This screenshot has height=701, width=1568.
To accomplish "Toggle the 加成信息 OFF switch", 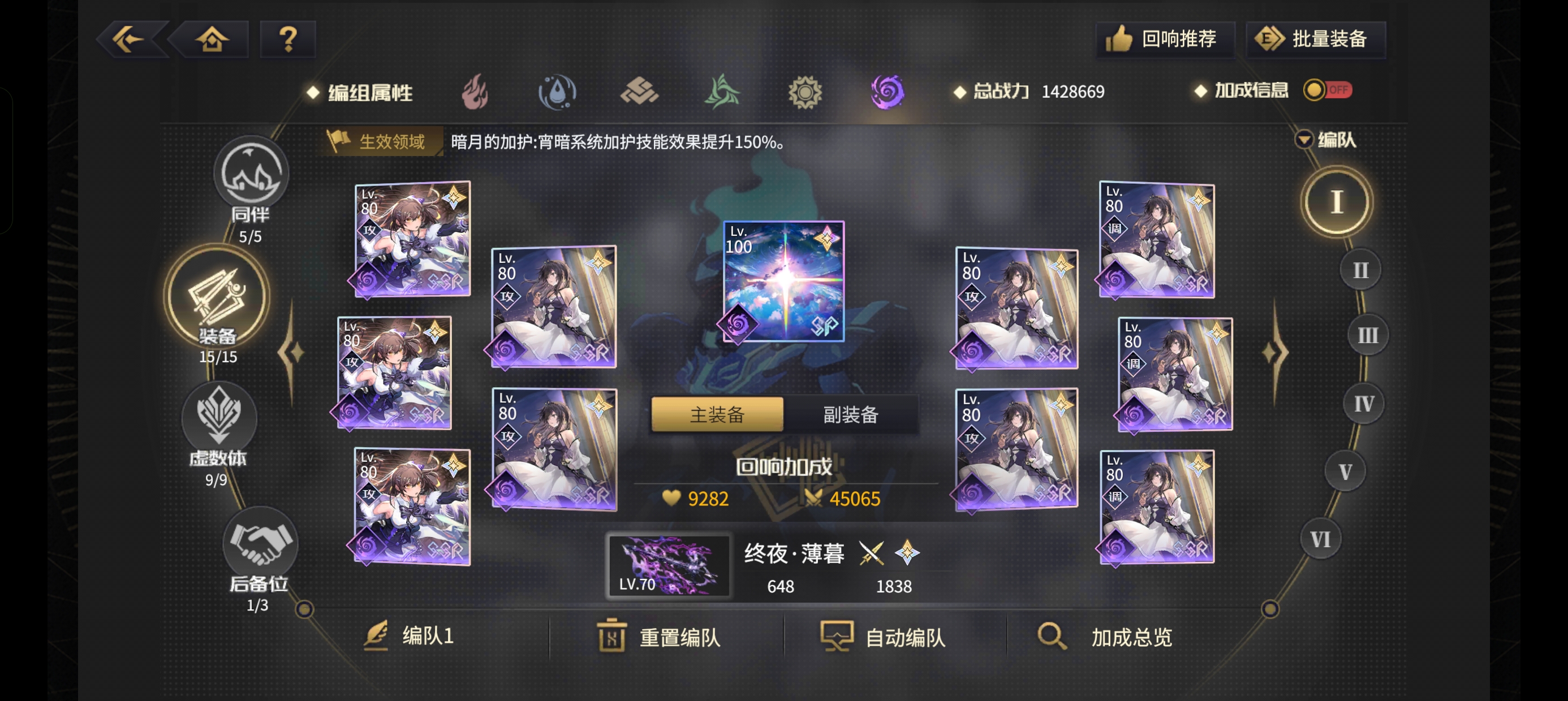I will pyautogui.click(x=1327, y=89).
